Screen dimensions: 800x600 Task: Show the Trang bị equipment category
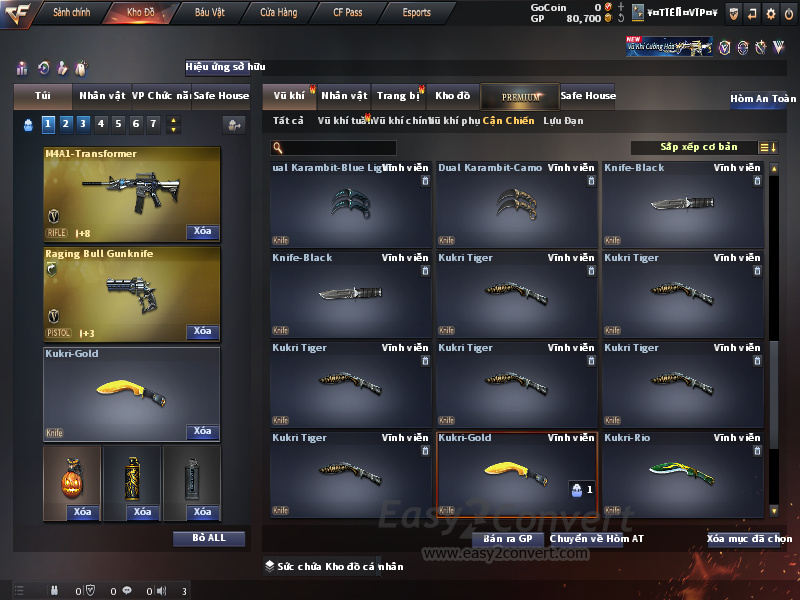(398, 96)
